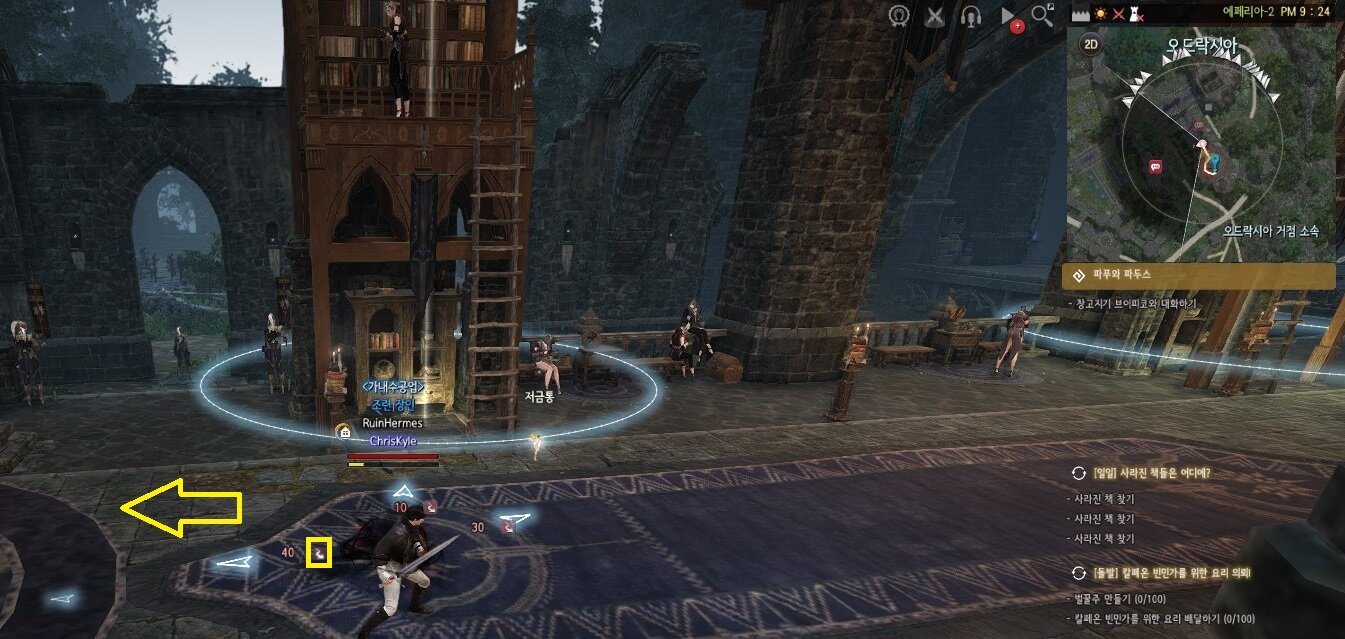Open the crossed swords icon

[x=935, y=16]
